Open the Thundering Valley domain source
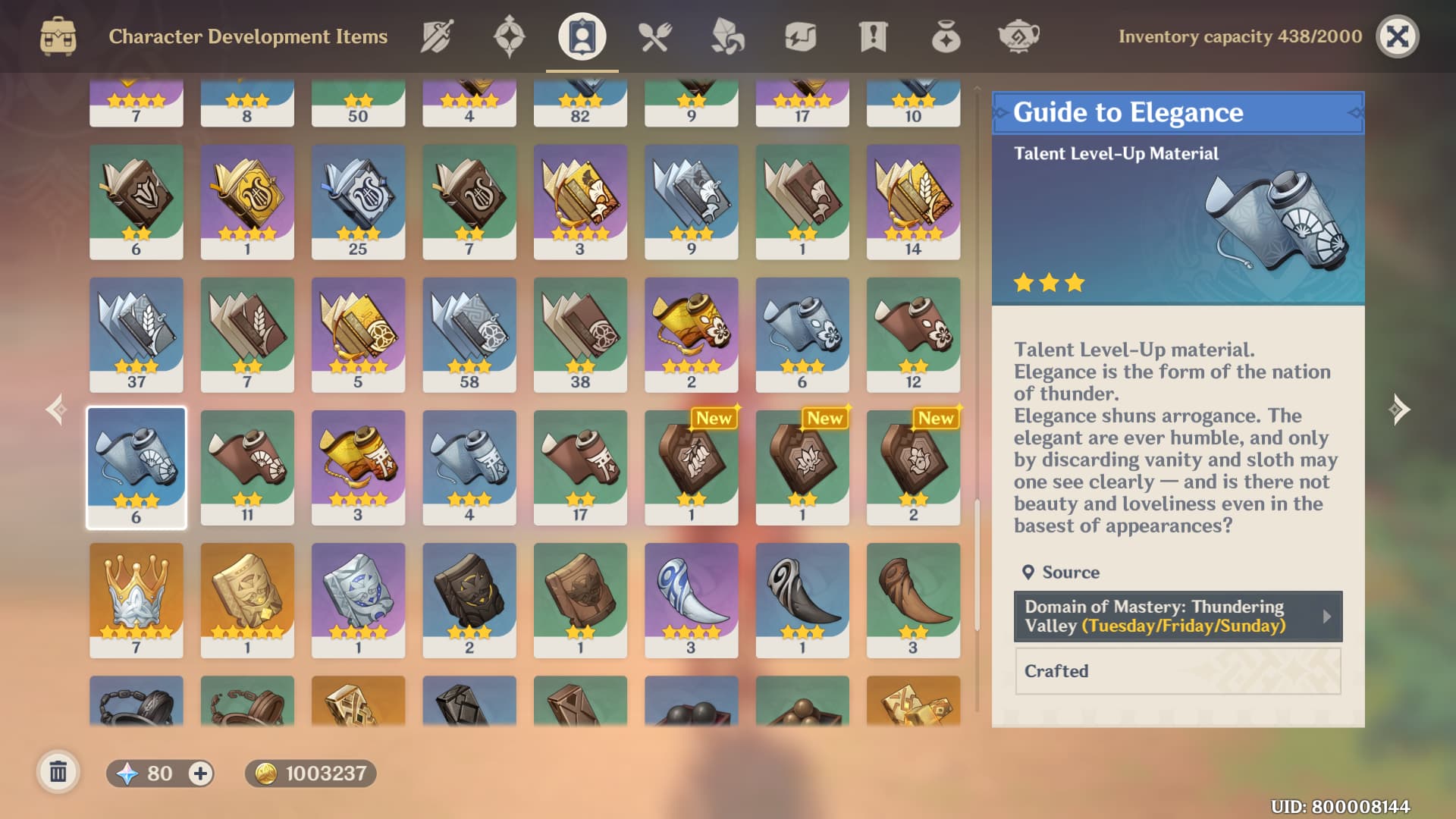1456x819 pixels. click(x=1178, y=617)
